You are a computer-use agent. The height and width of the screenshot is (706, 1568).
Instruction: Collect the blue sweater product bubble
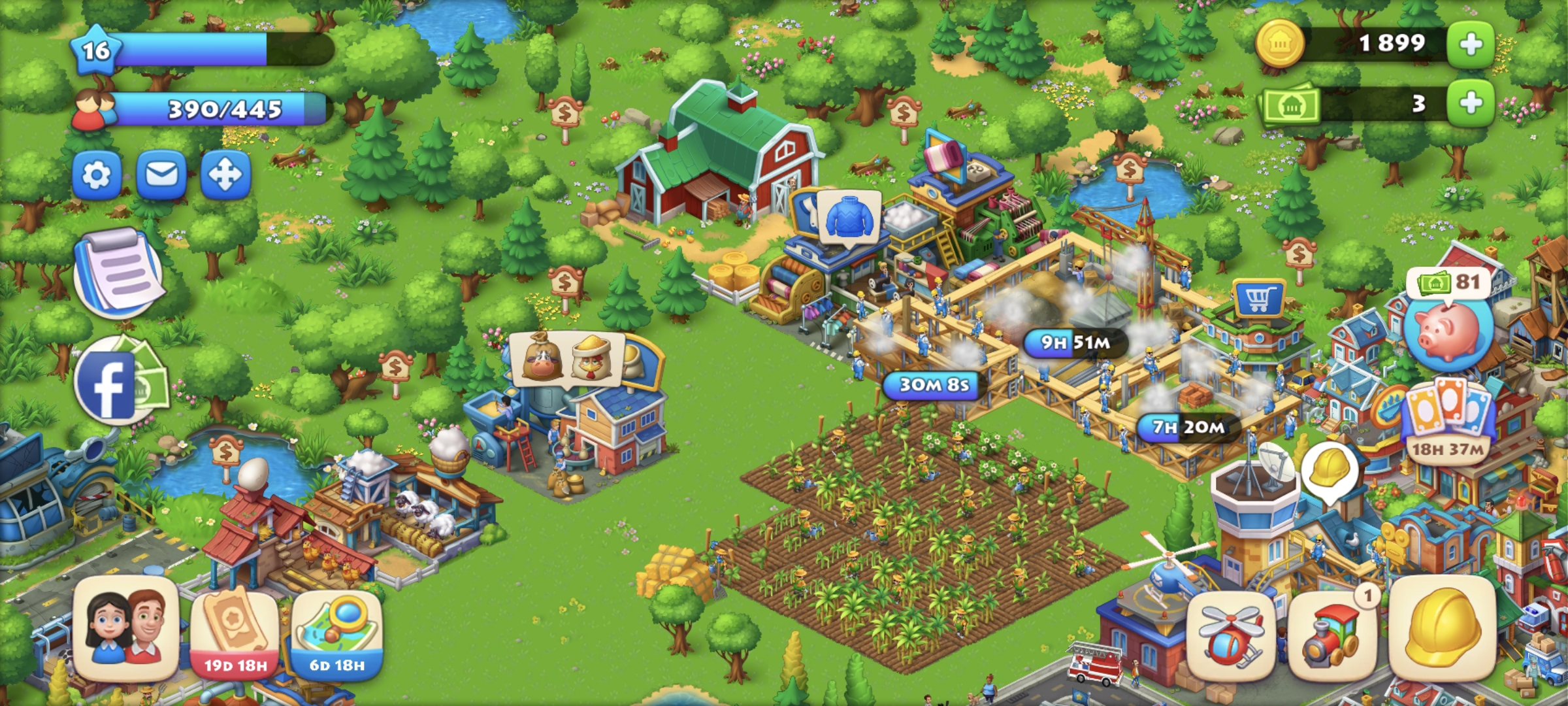click(x=849, y=217)
